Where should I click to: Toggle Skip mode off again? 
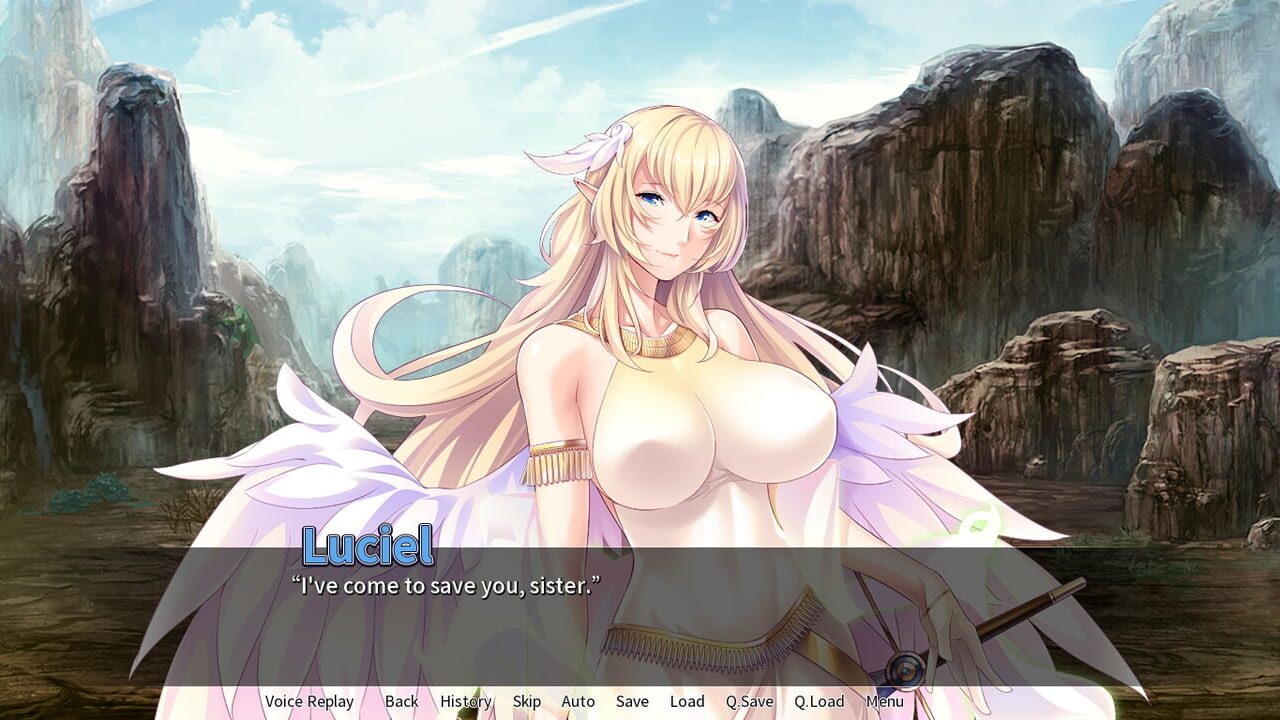click(526, 701)
